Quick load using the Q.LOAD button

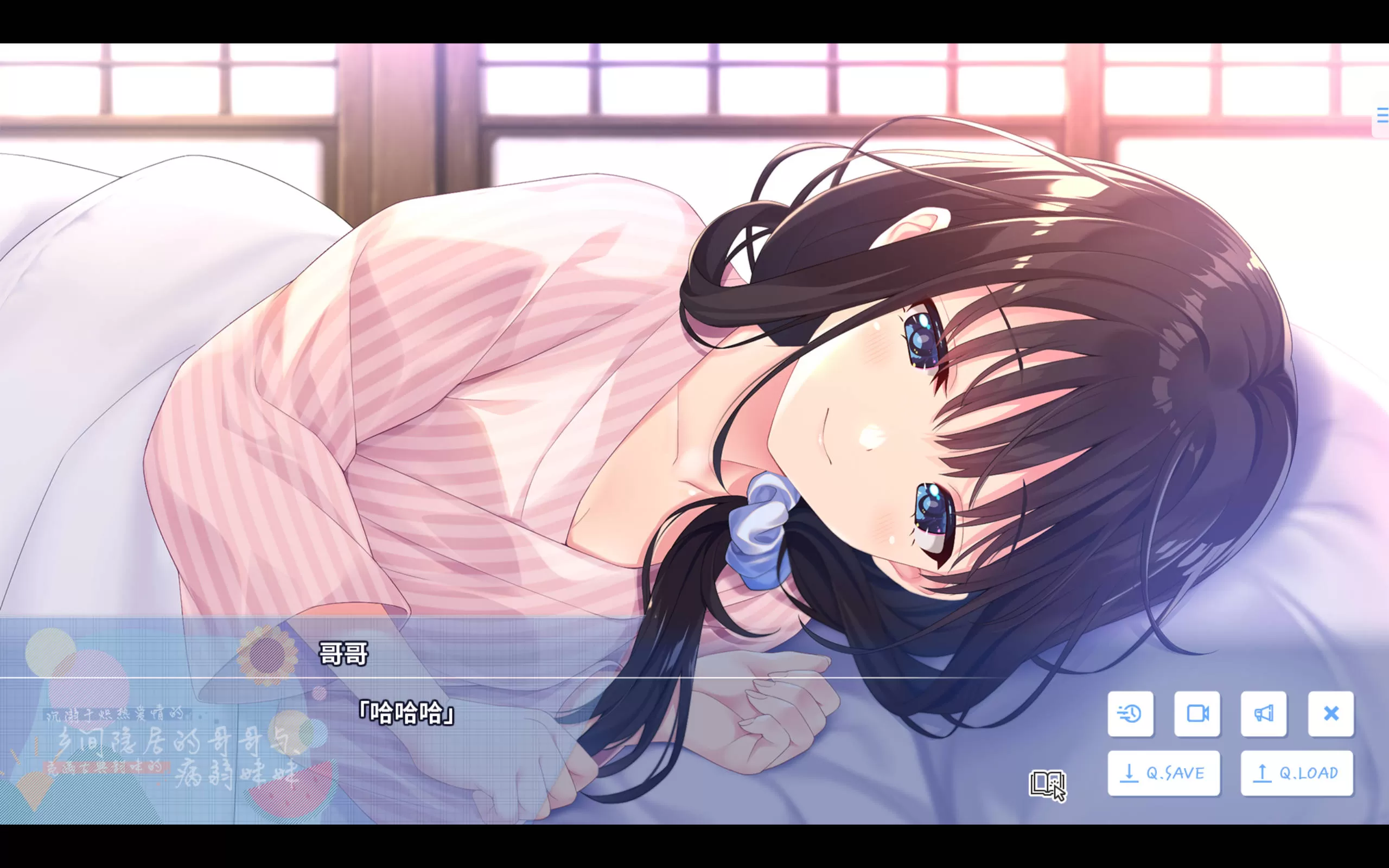tap(1297, 773)
